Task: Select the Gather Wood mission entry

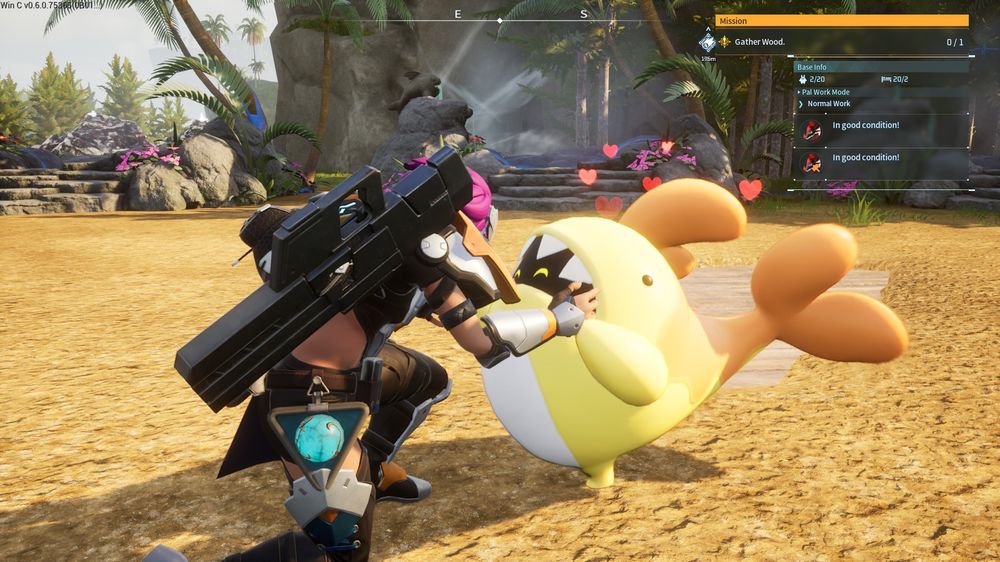Action: pos(760,42)
